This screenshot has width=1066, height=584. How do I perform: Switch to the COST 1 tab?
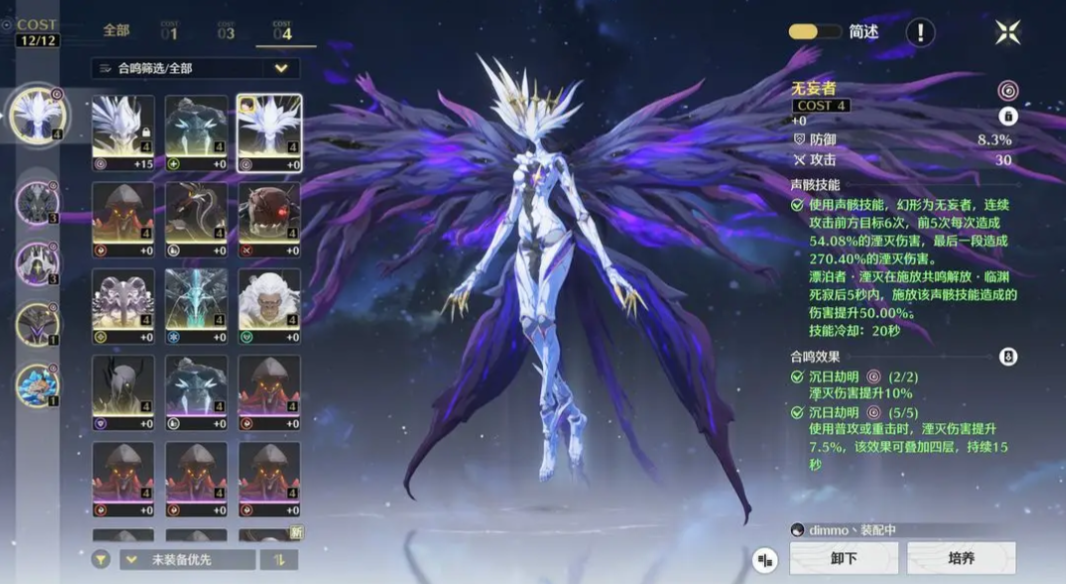[169, 31]
